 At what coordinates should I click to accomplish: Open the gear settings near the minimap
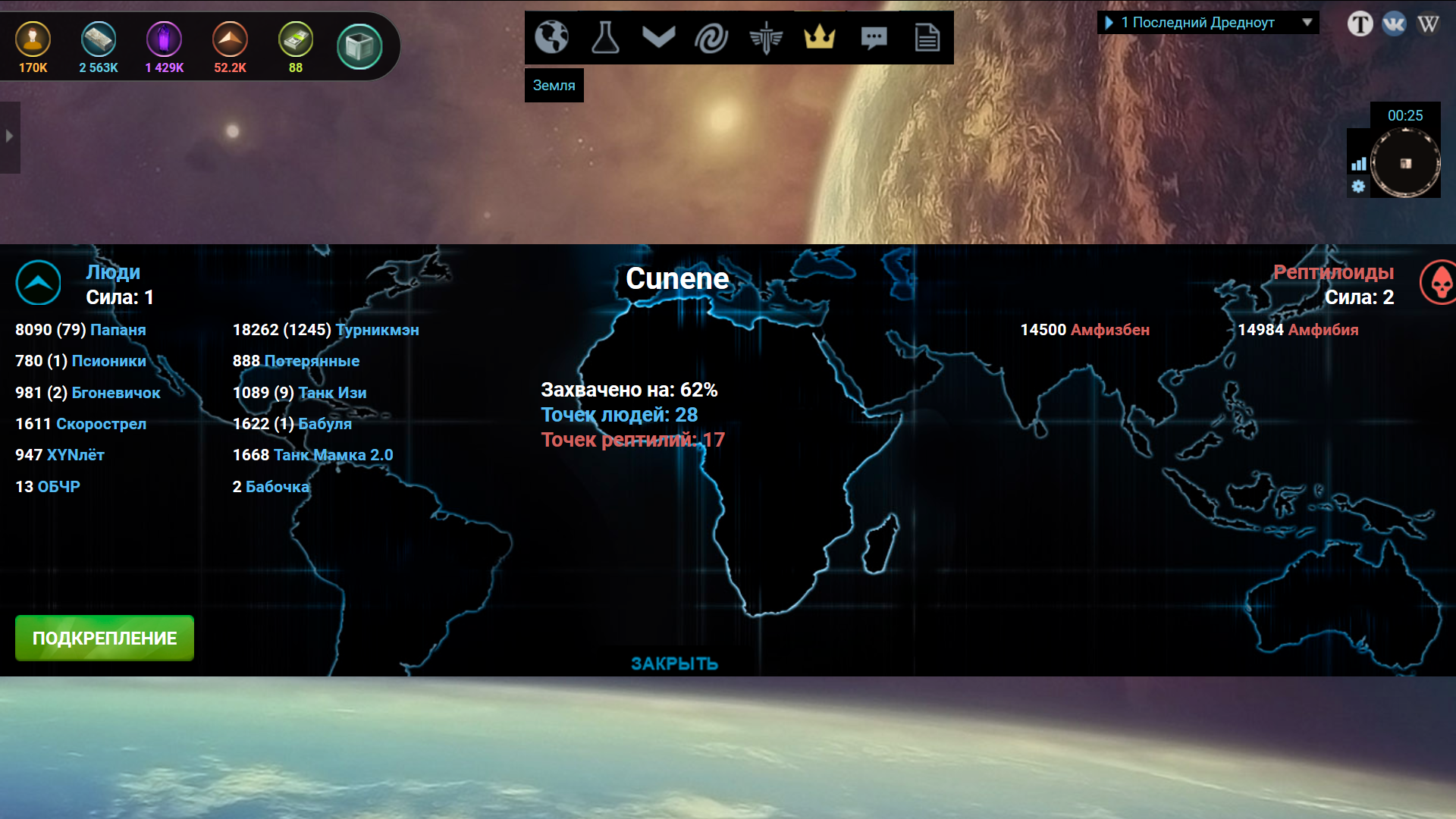(x=1358, y=186)
